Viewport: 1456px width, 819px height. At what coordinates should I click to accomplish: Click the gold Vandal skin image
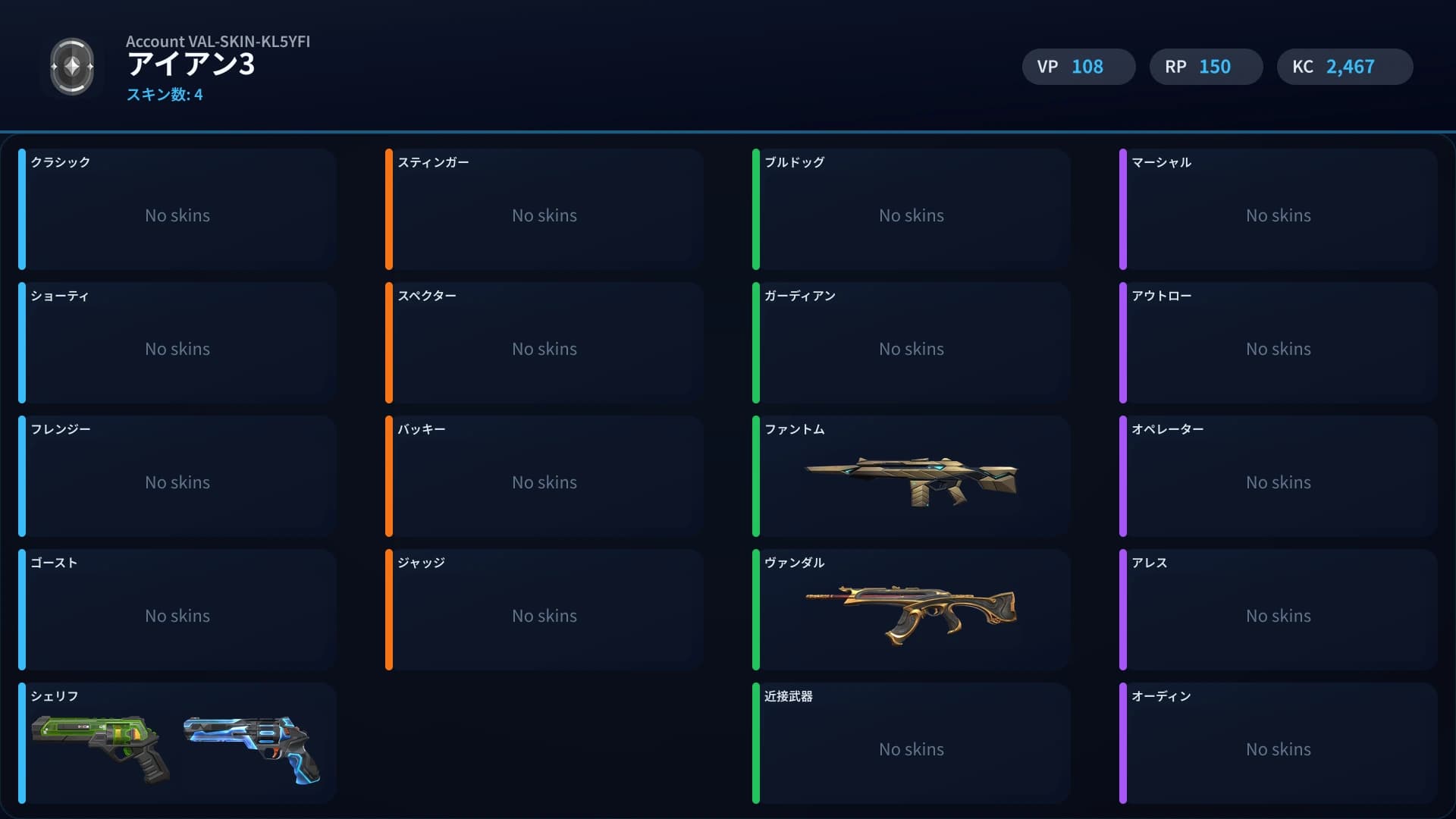[910, 611]
